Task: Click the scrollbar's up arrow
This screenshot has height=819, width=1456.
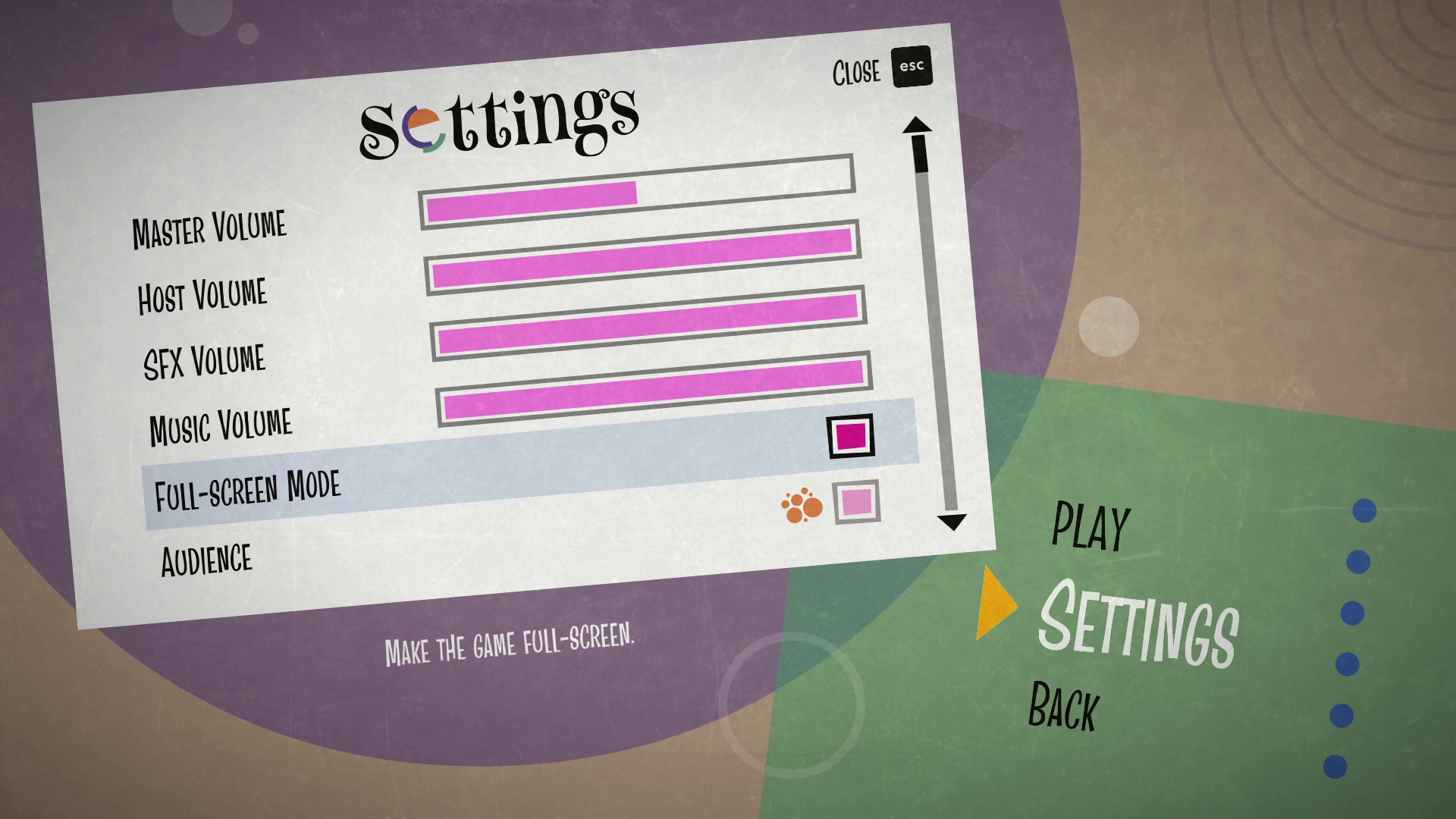Action: (x=917, y=125)
